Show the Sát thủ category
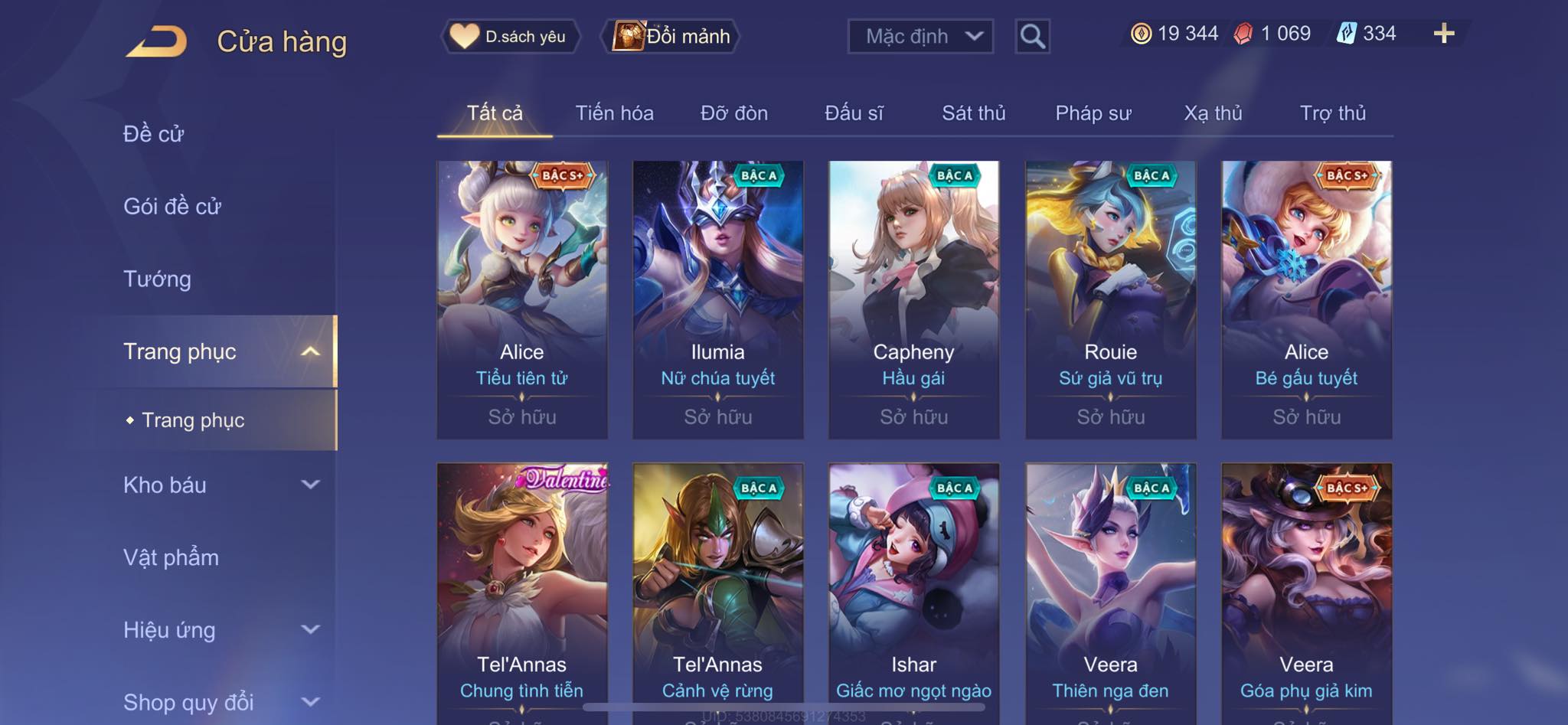 (973, 113)
